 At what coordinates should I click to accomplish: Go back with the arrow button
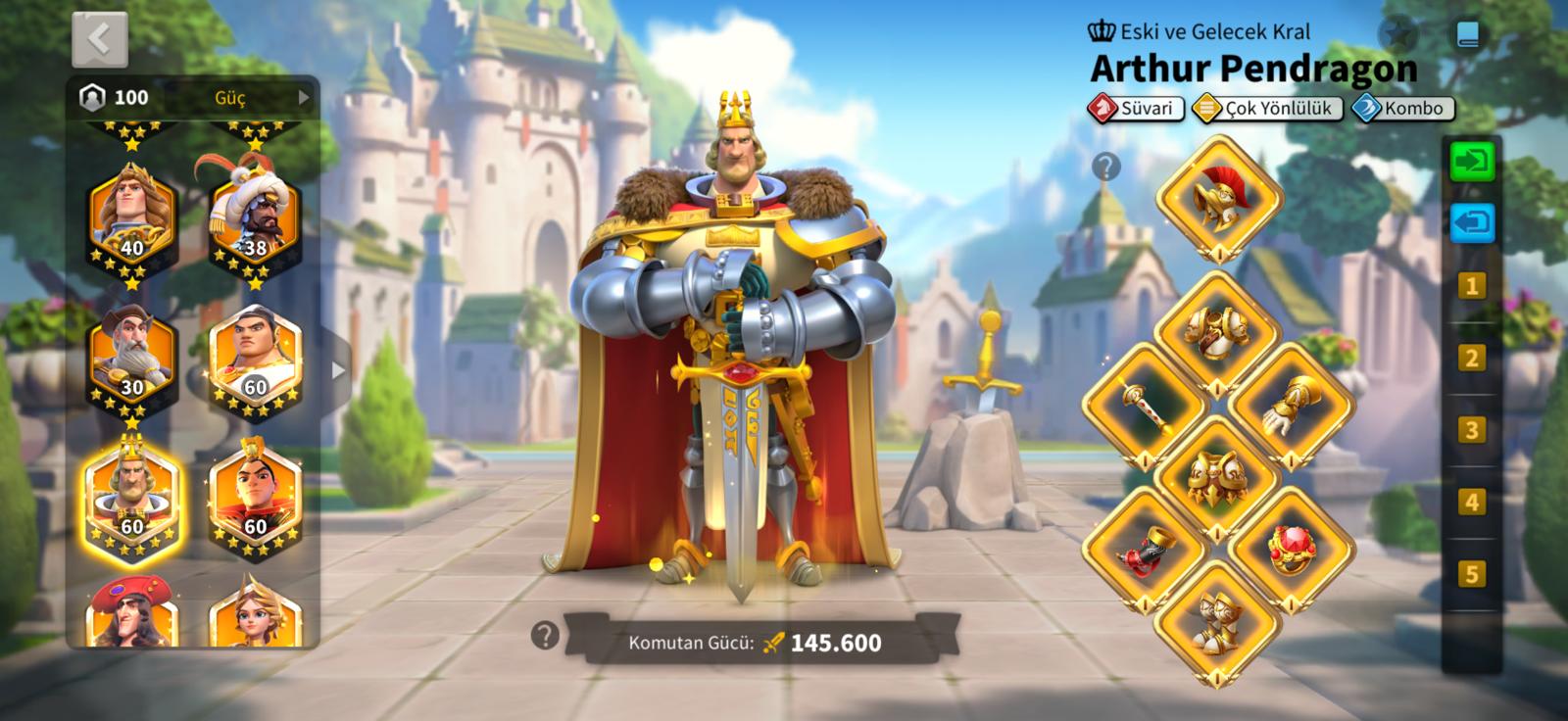[100, 39]
